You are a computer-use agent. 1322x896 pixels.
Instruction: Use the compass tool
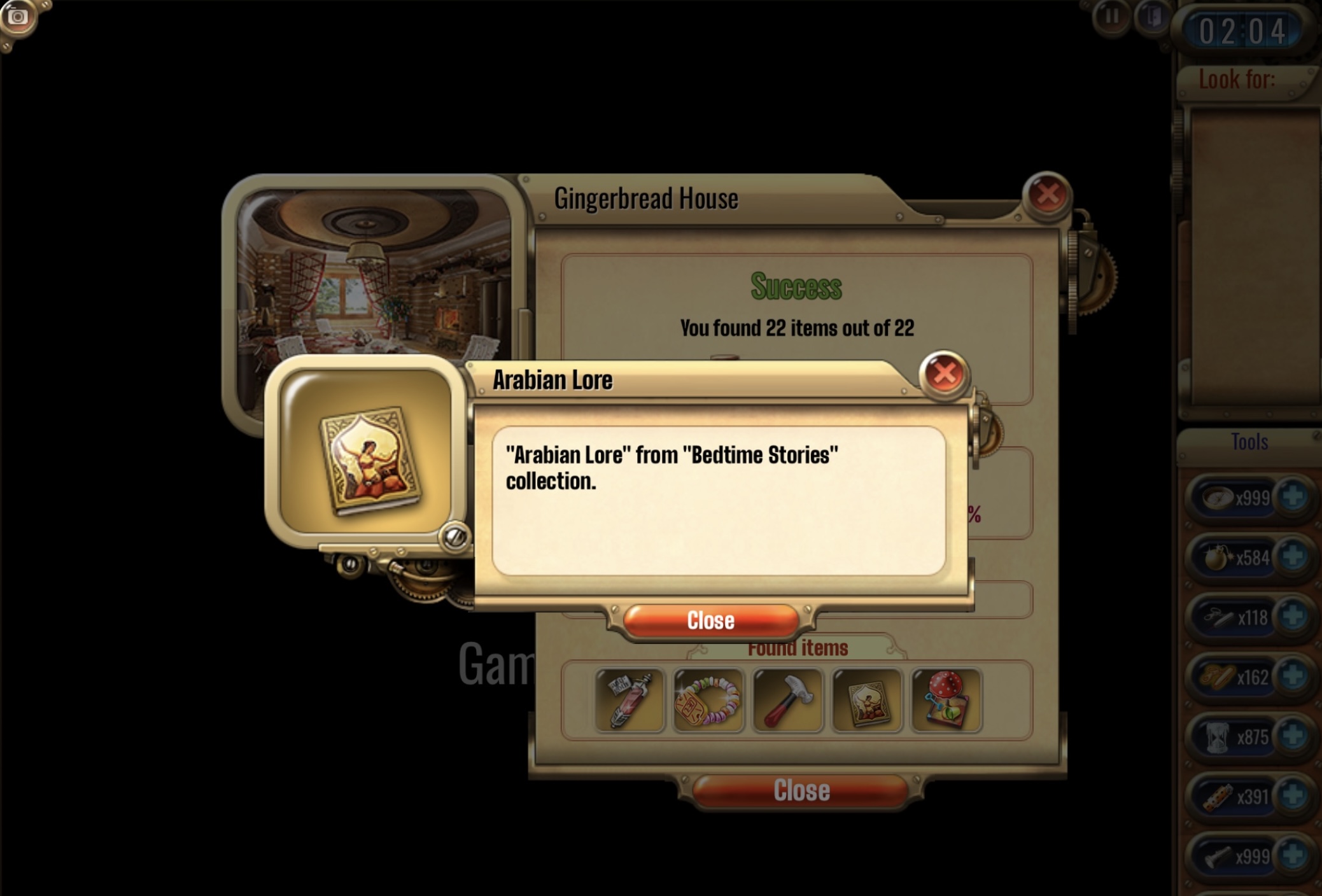[x=1217, y=498]
